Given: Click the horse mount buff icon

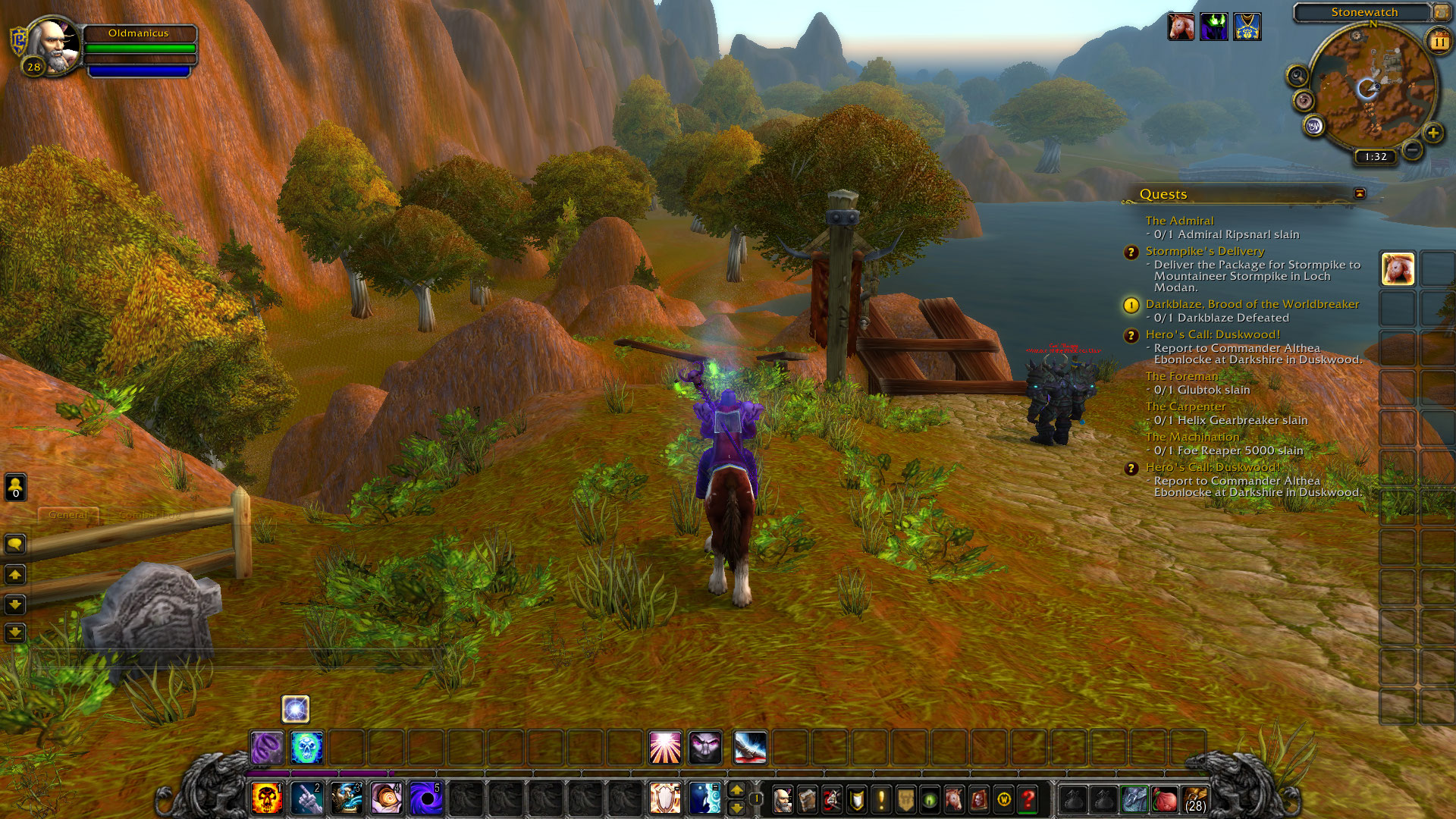Looking at the screenshot, I should tap(1181, 27).
